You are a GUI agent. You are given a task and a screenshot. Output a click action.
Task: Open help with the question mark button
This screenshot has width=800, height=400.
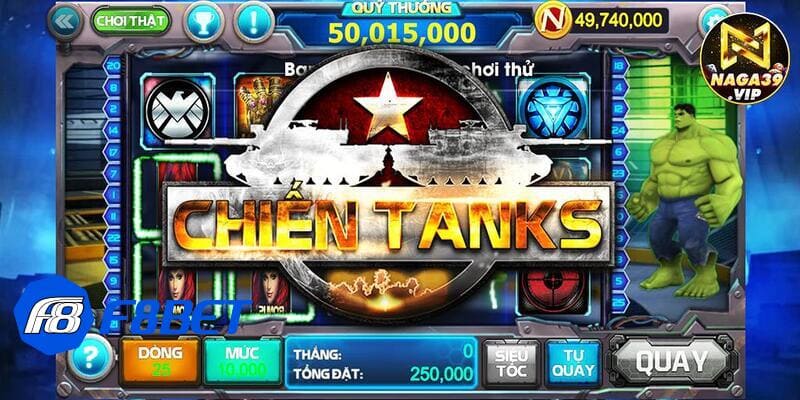[90, 355]
